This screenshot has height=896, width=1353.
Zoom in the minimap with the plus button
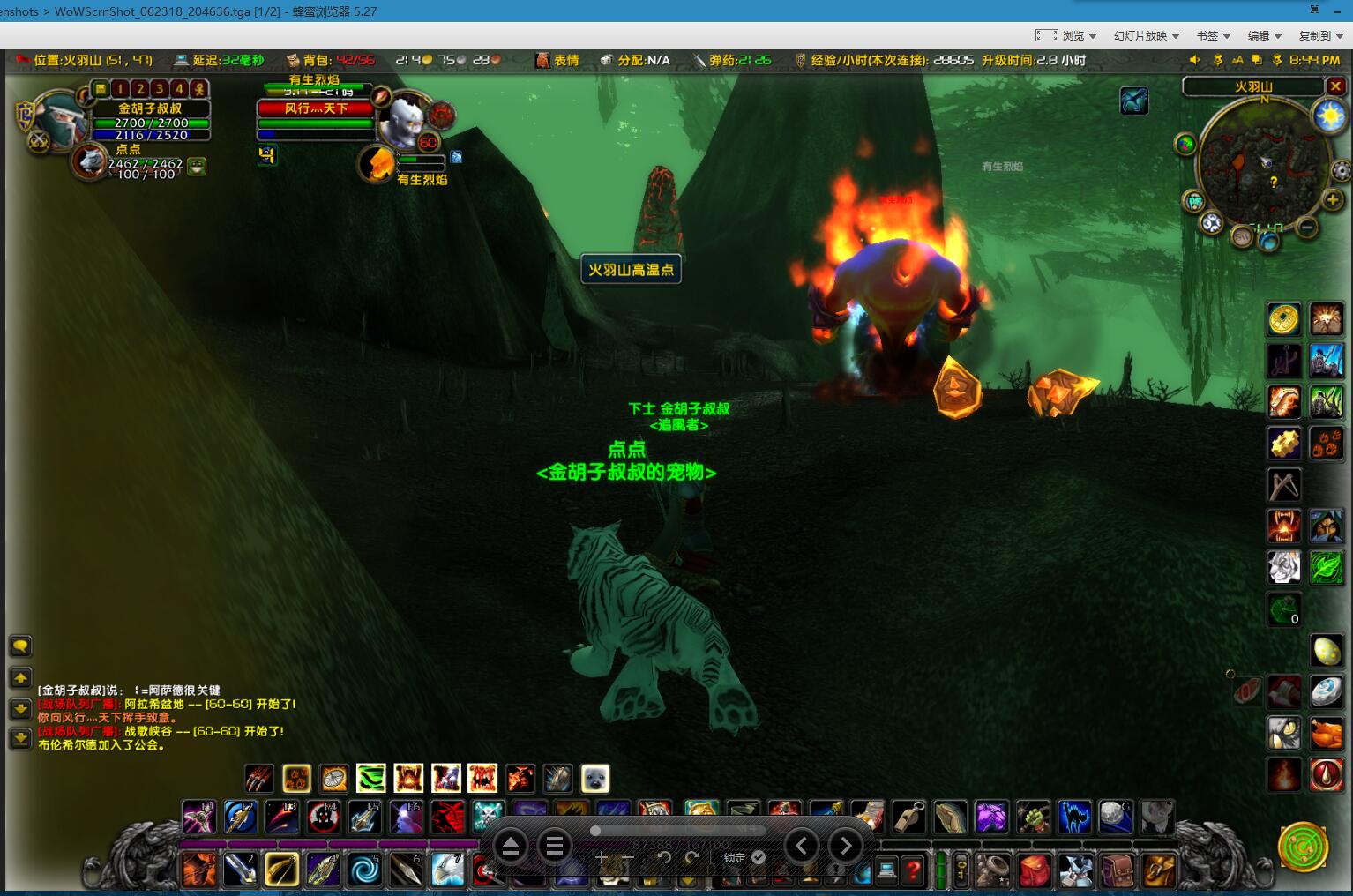click(1332, 200)
